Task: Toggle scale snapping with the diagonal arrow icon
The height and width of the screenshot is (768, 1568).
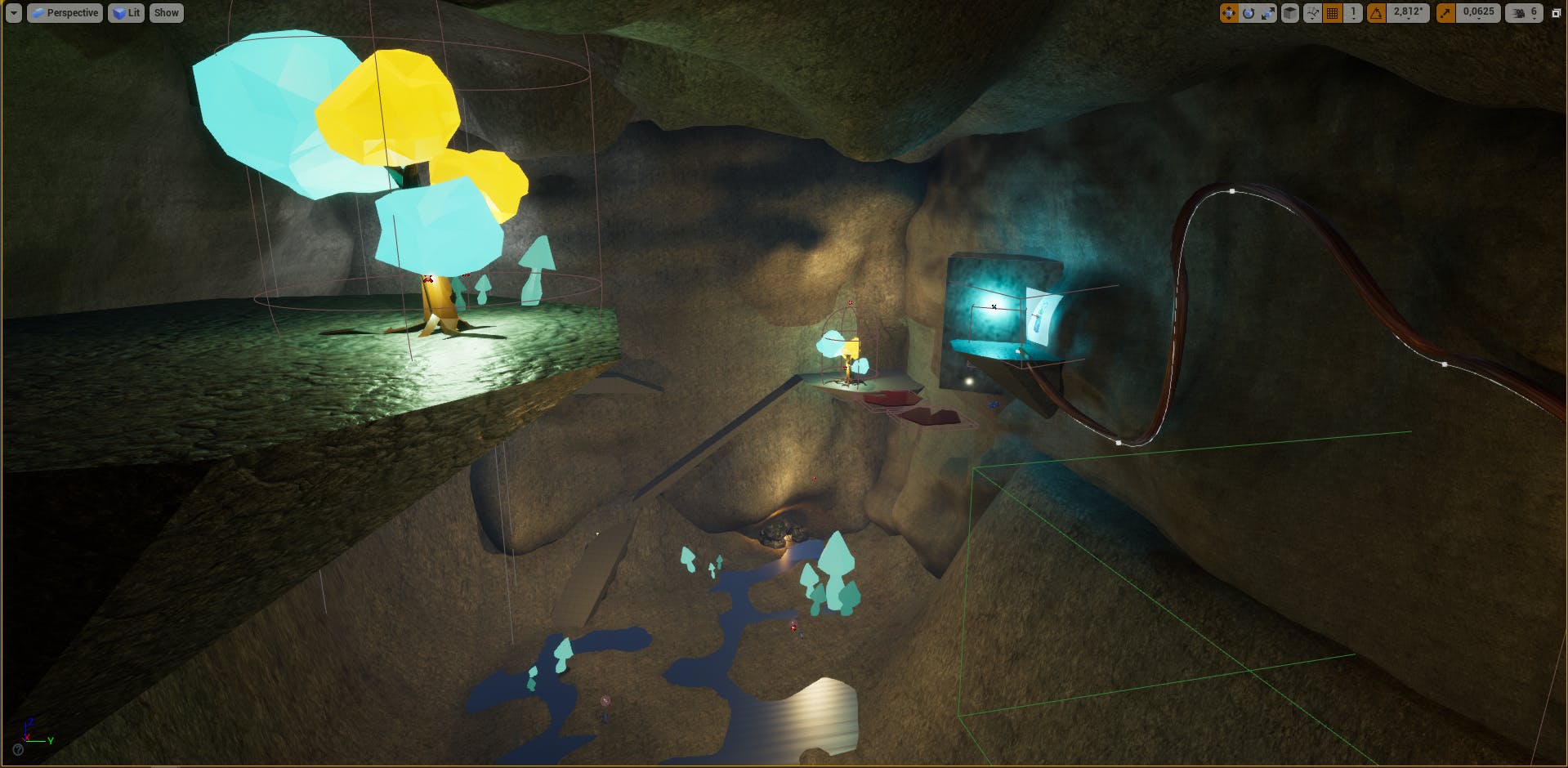Action: coord(1445,13)
